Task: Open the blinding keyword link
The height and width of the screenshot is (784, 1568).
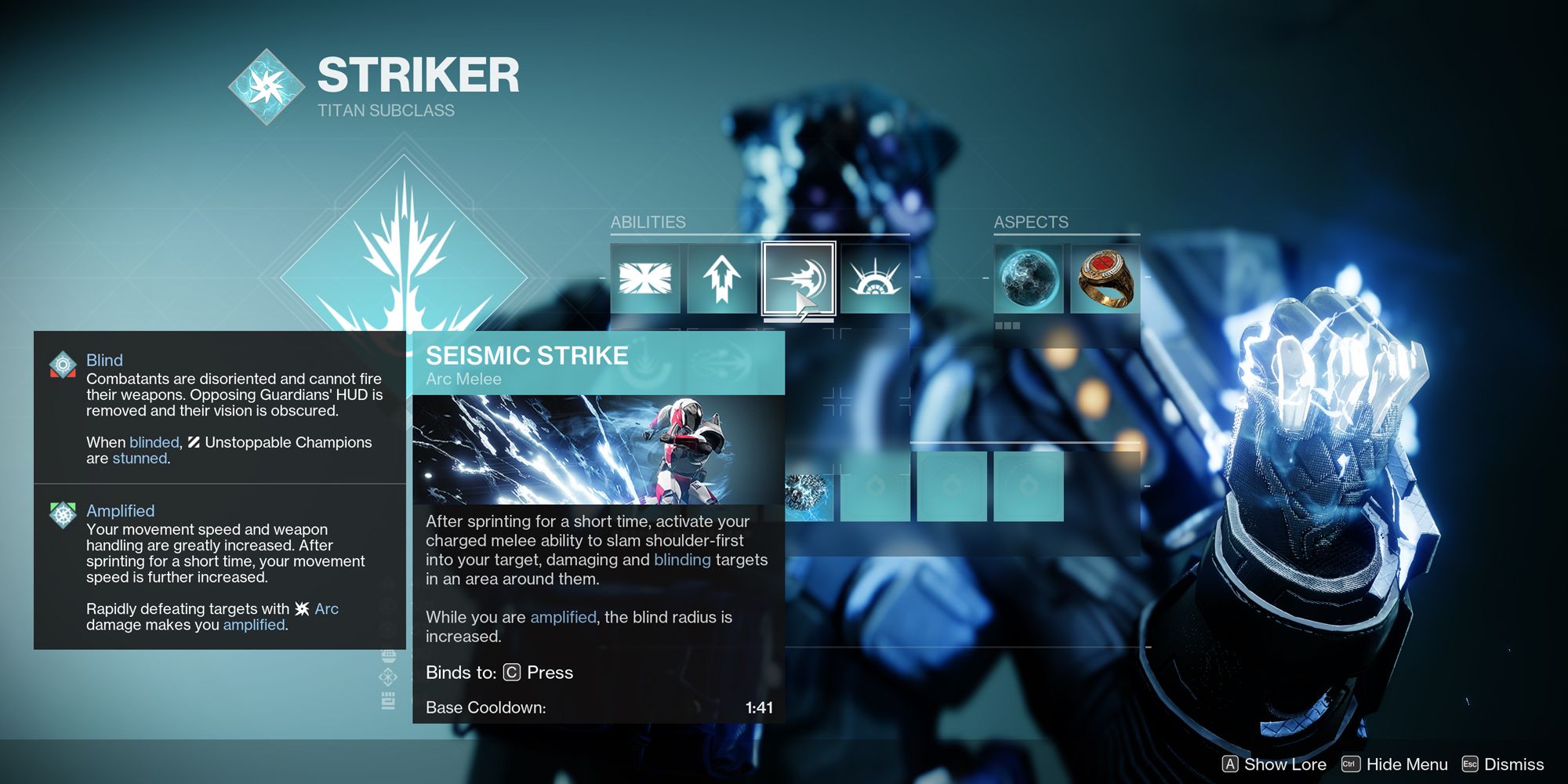Action: 681,560
